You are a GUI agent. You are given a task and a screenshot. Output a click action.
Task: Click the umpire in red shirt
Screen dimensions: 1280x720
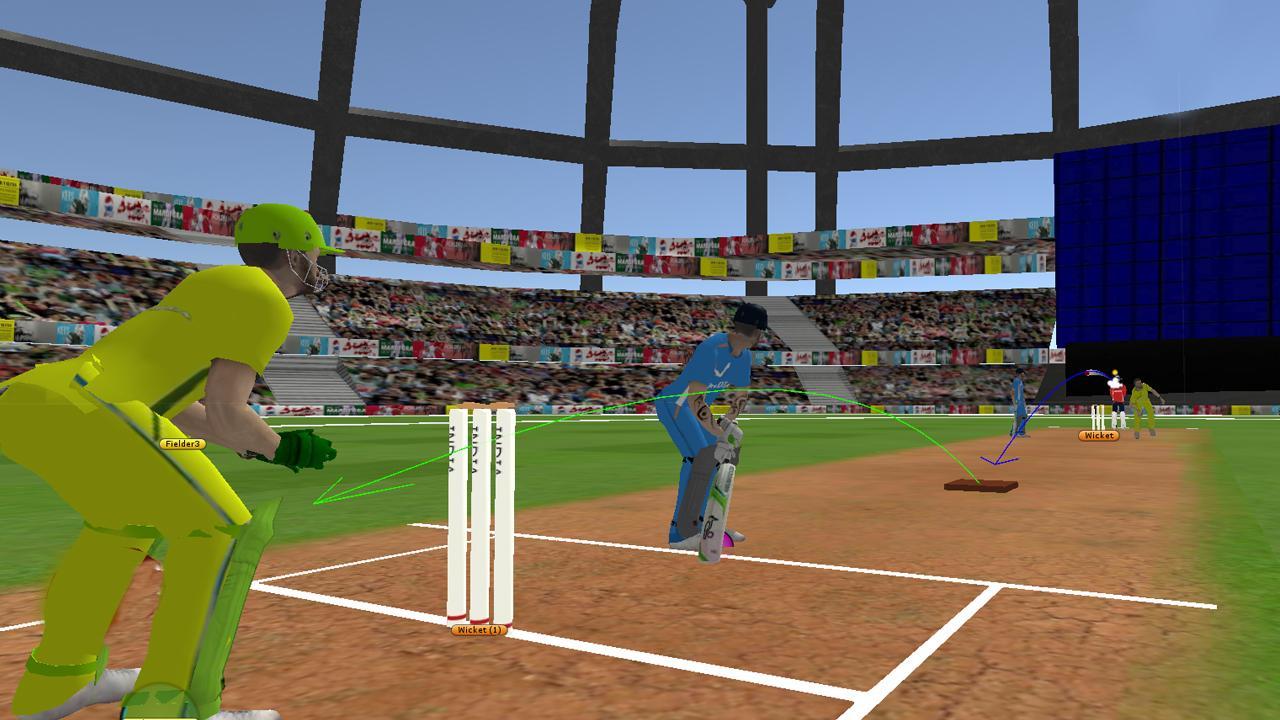tap(1117, 391)
